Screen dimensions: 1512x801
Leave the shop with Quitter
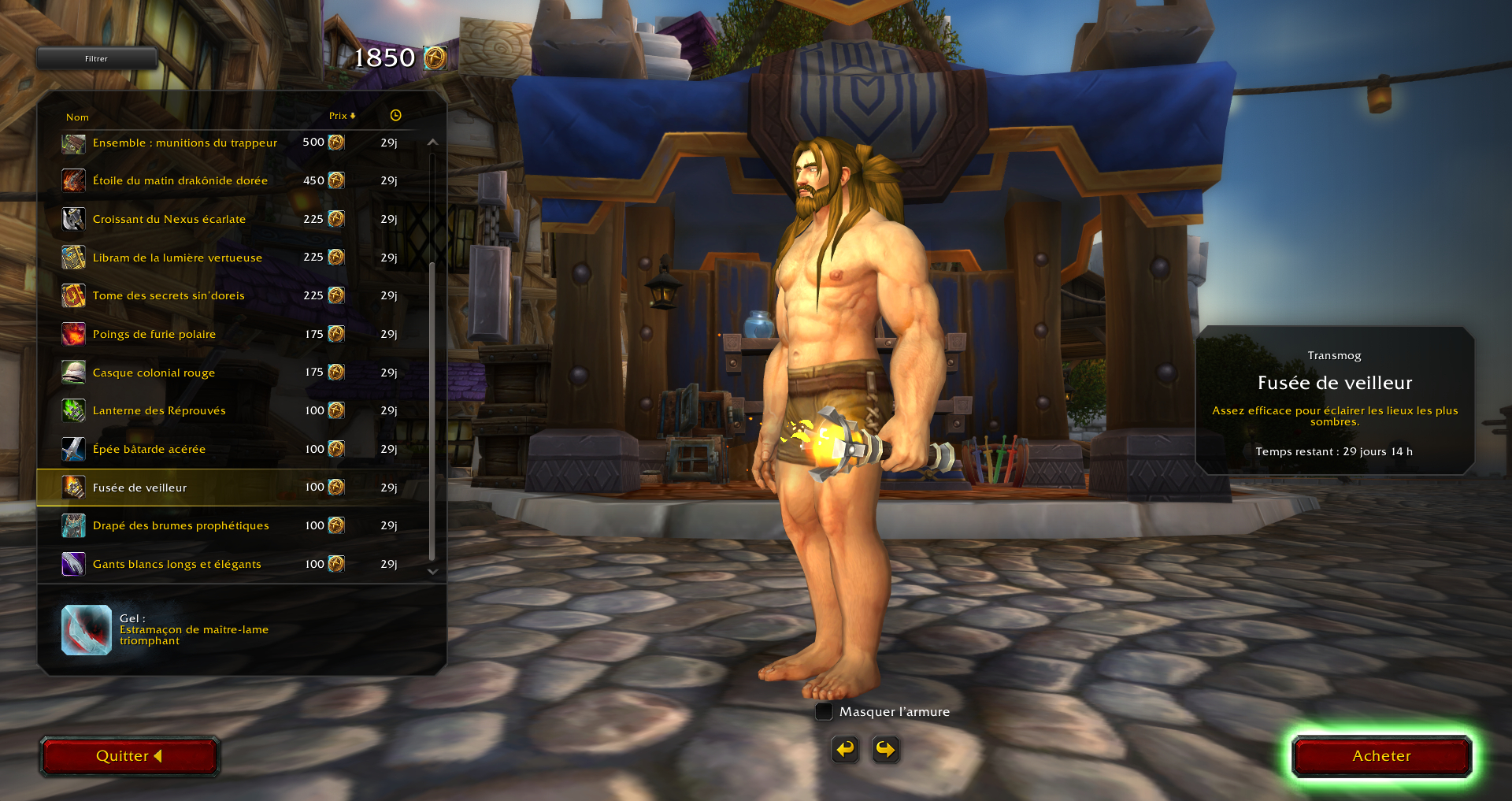[x=129, y=756]
